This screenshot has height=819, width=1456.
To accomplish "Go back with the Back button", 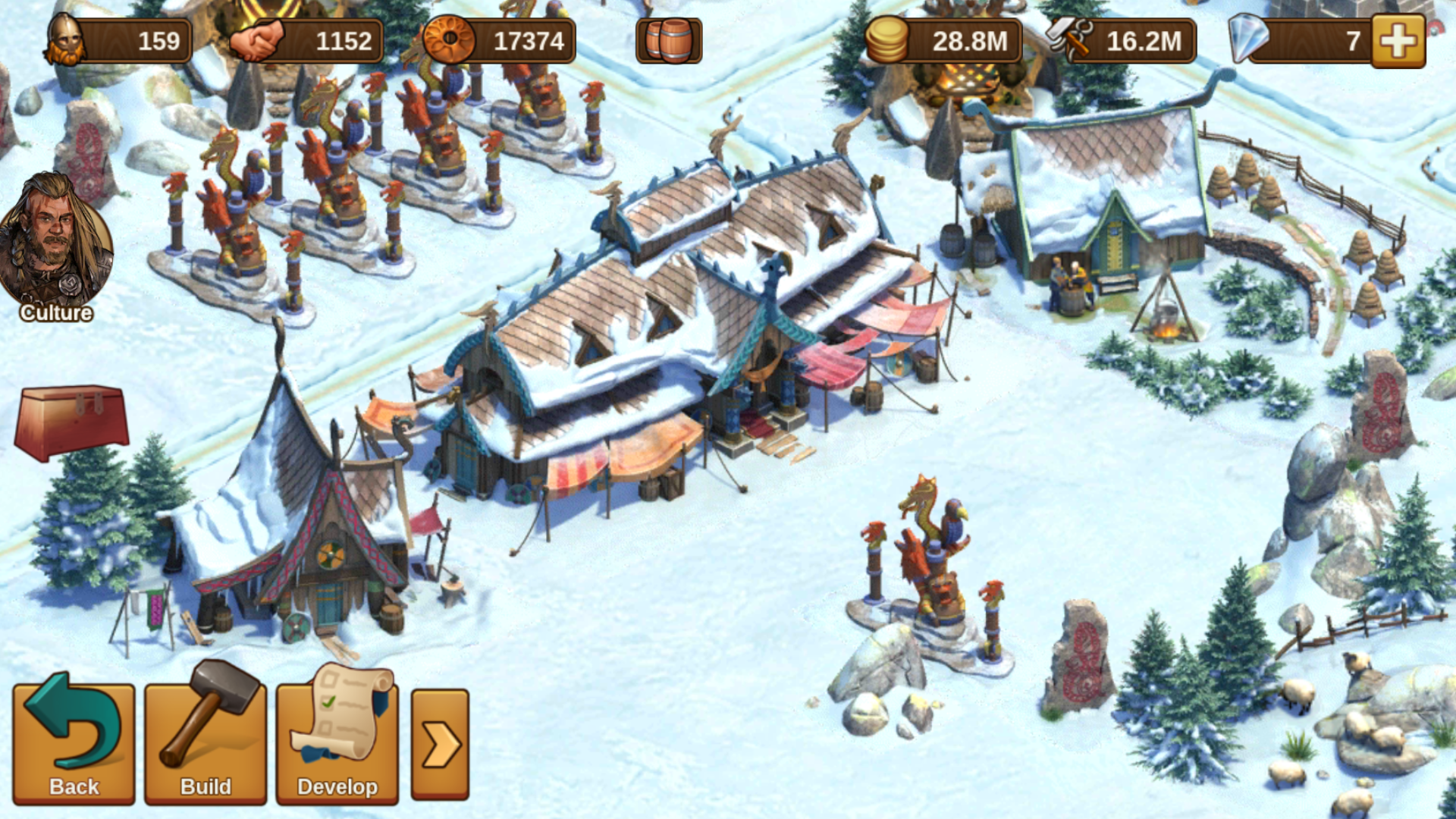I will click(x=74, y=741).
